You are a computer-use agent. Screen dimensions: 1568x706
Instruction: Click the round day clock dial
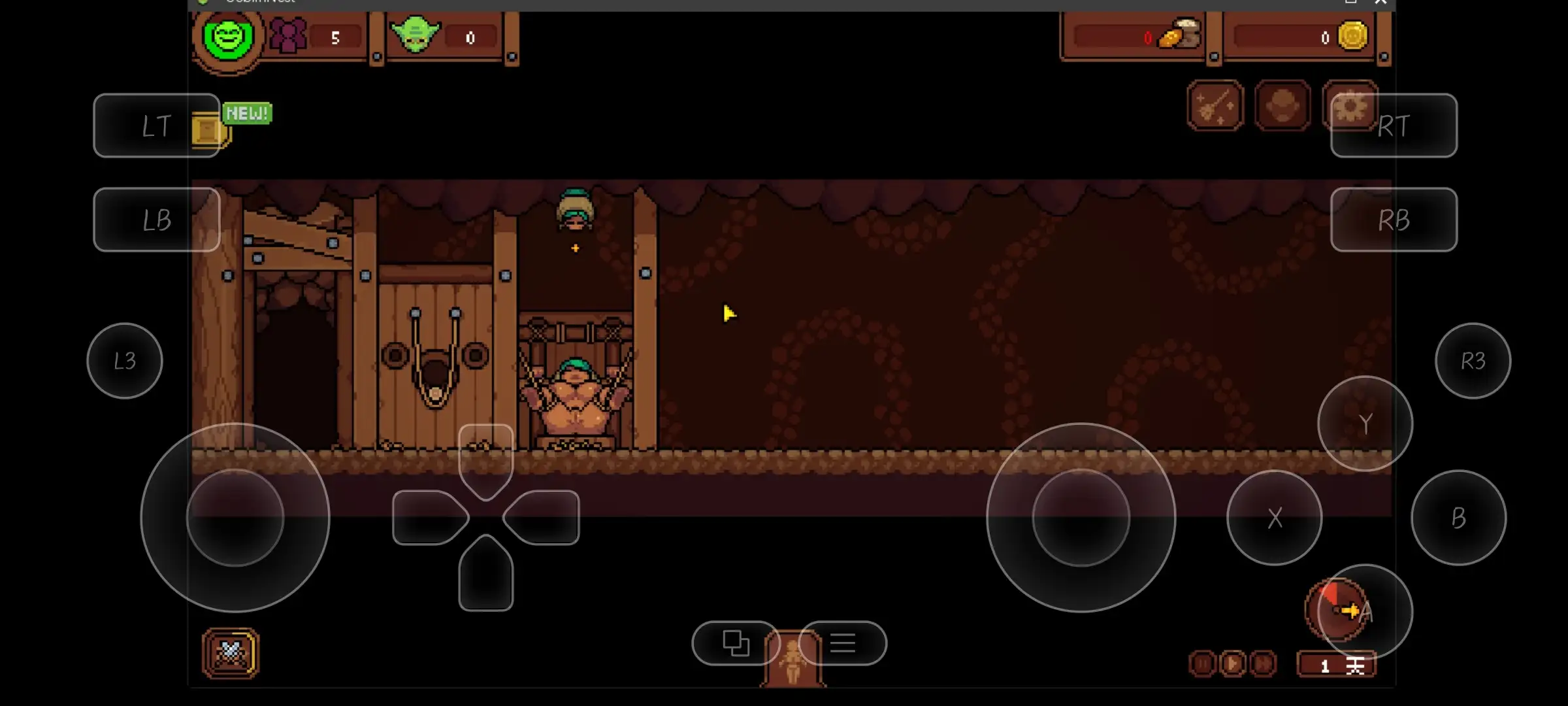point(1335,610)
